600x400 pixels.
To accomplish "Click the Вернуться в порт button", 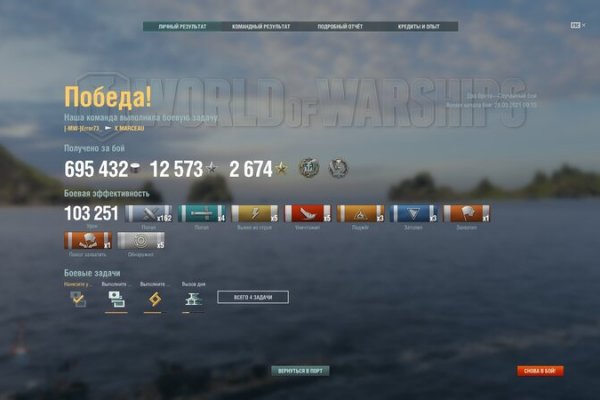I will [x=300, y=370].
